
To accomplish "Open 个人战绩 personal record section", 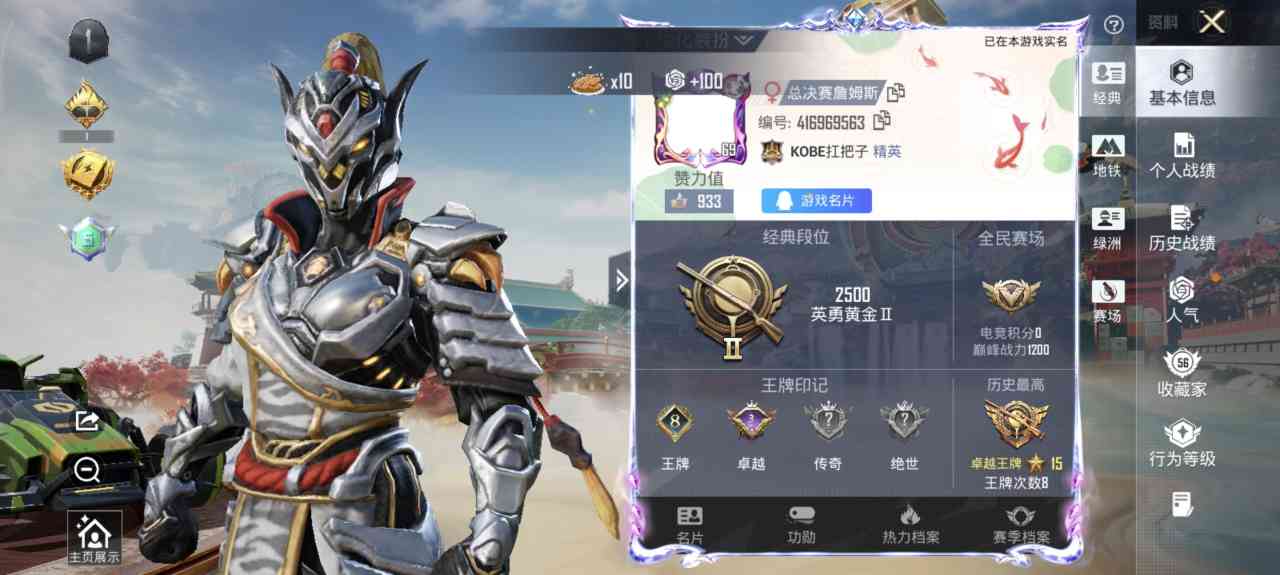I will 1182,157.
